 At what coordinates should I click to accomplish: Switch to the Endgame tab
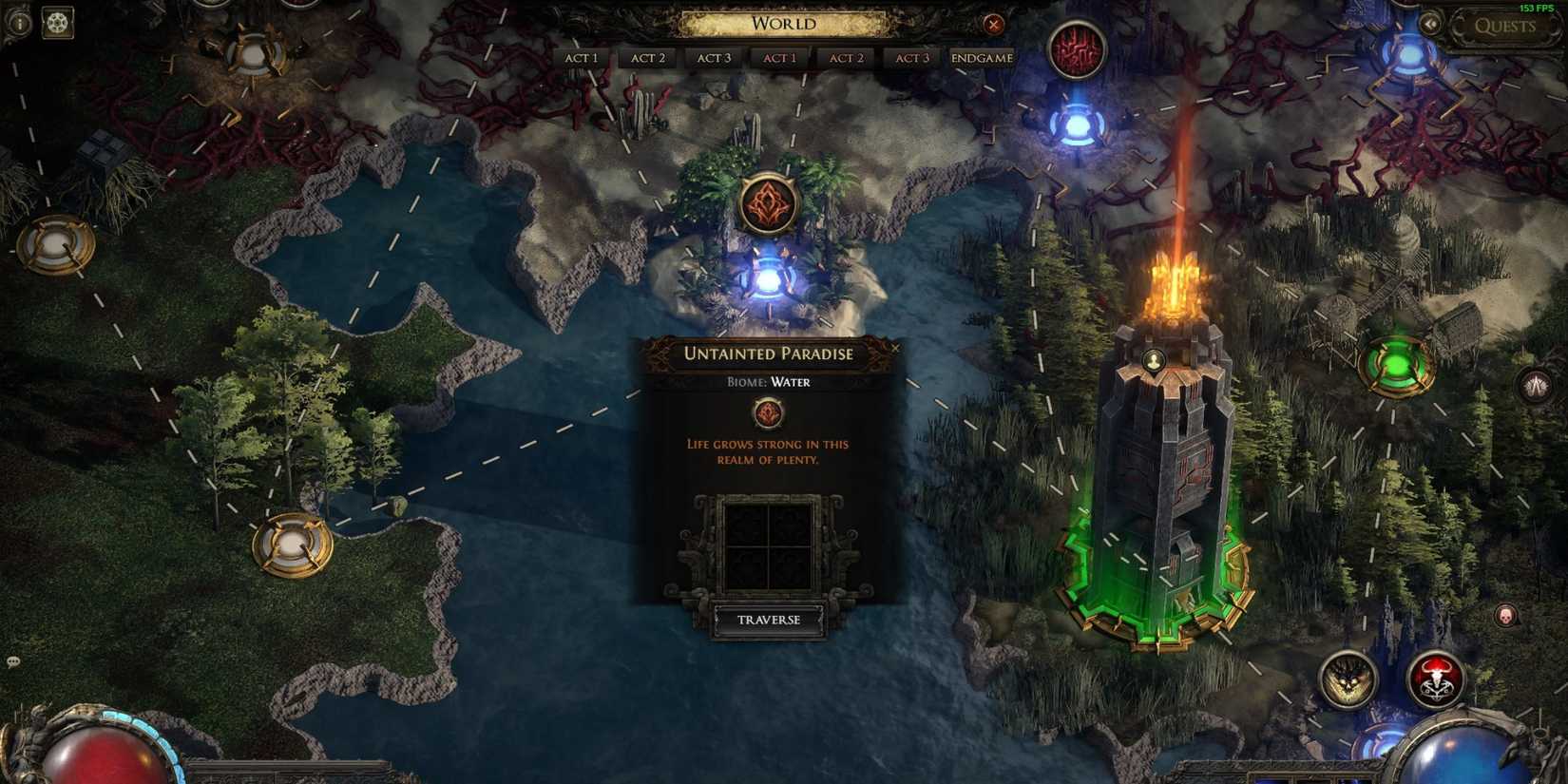980,57
